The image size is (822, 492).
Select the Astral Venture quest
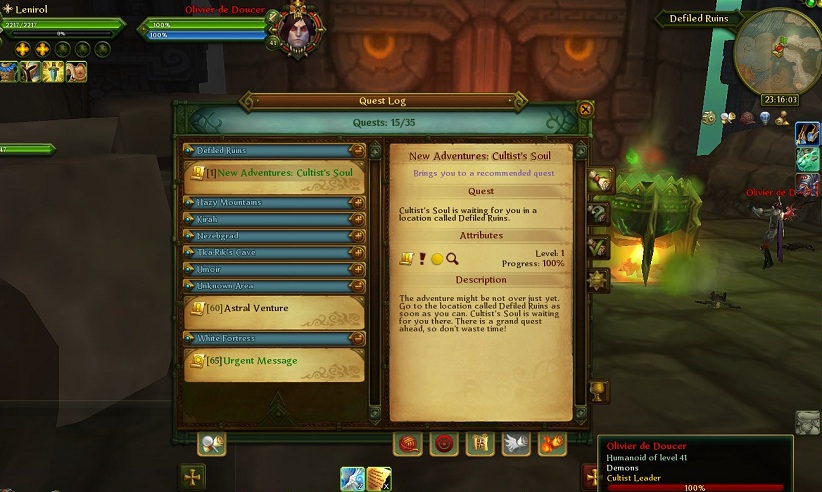(274, 309)
